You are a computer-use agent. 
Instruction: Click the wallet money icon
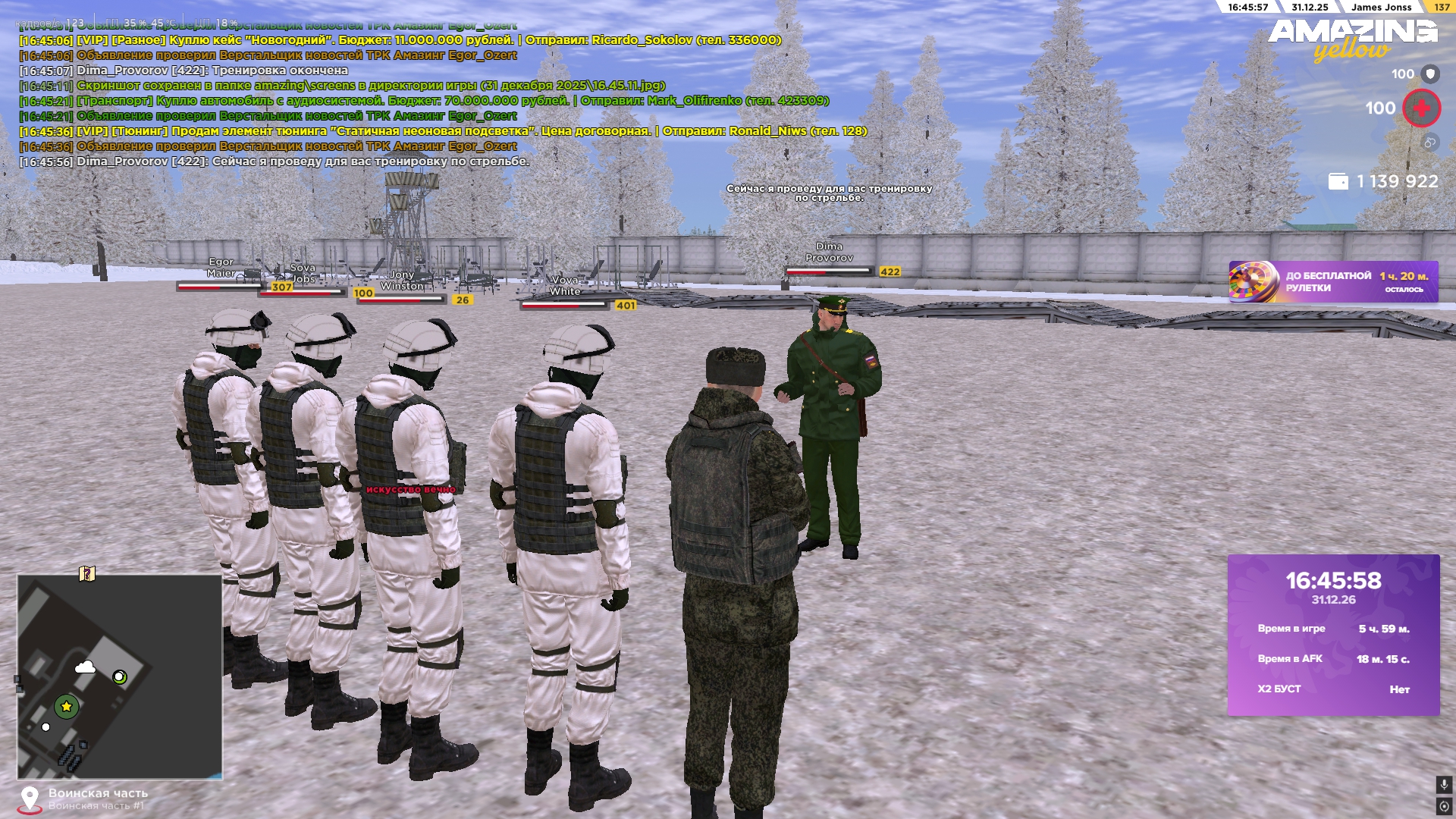pyautogui.click(x=1338, y=182)
